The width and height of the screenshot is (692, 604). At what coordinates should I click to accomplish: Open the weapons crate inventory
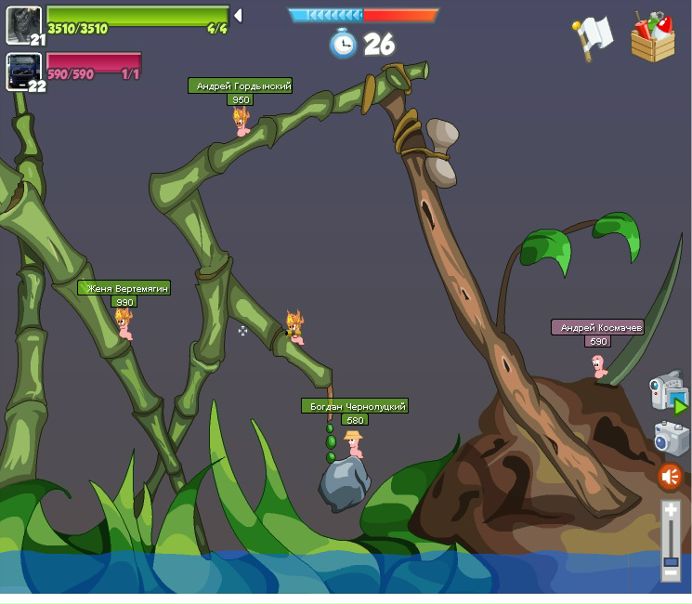(x=652, y=37)
